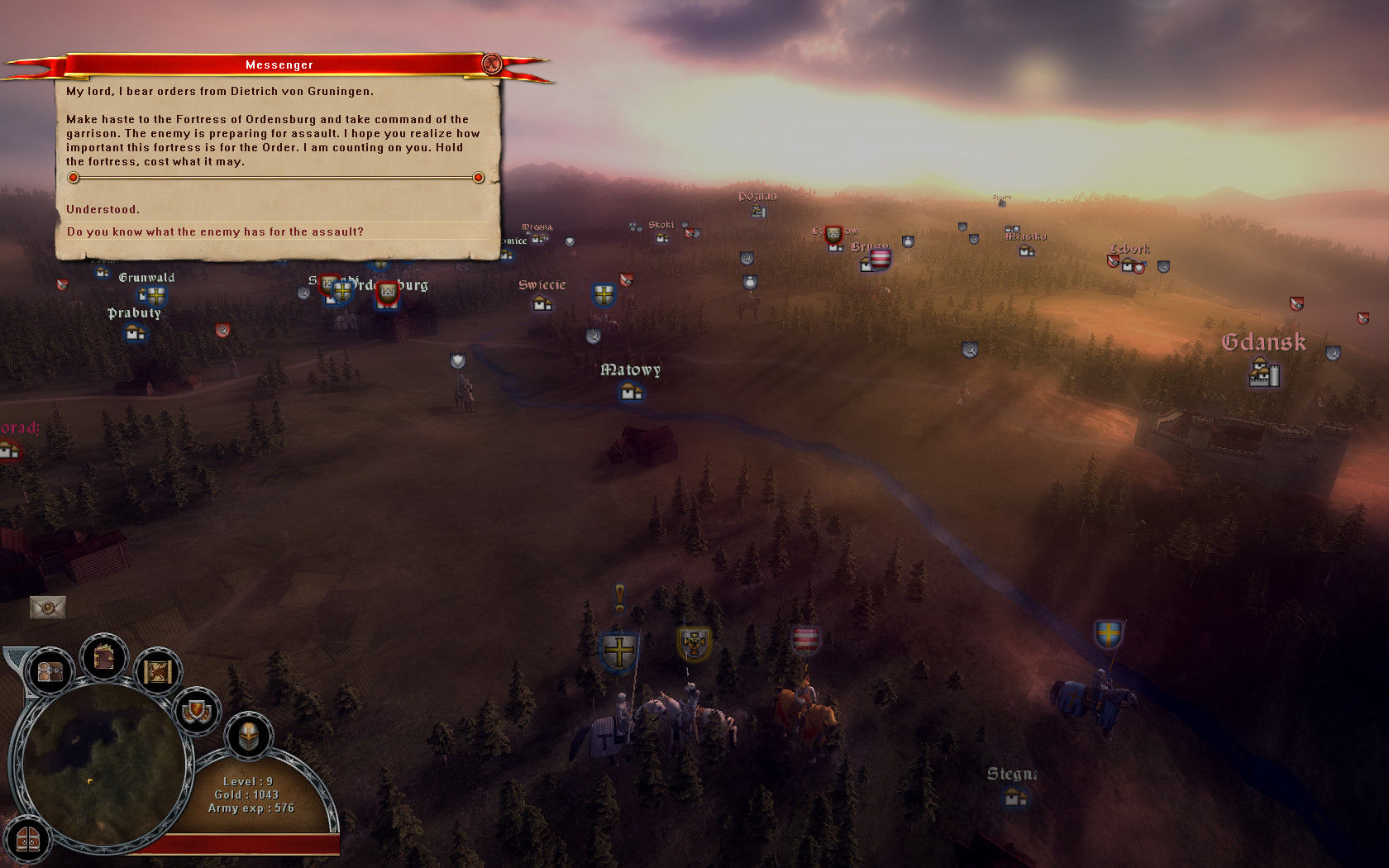Select the Gdansk town marker
This screenshot has width=1389, height=868.
point(1263,373)
